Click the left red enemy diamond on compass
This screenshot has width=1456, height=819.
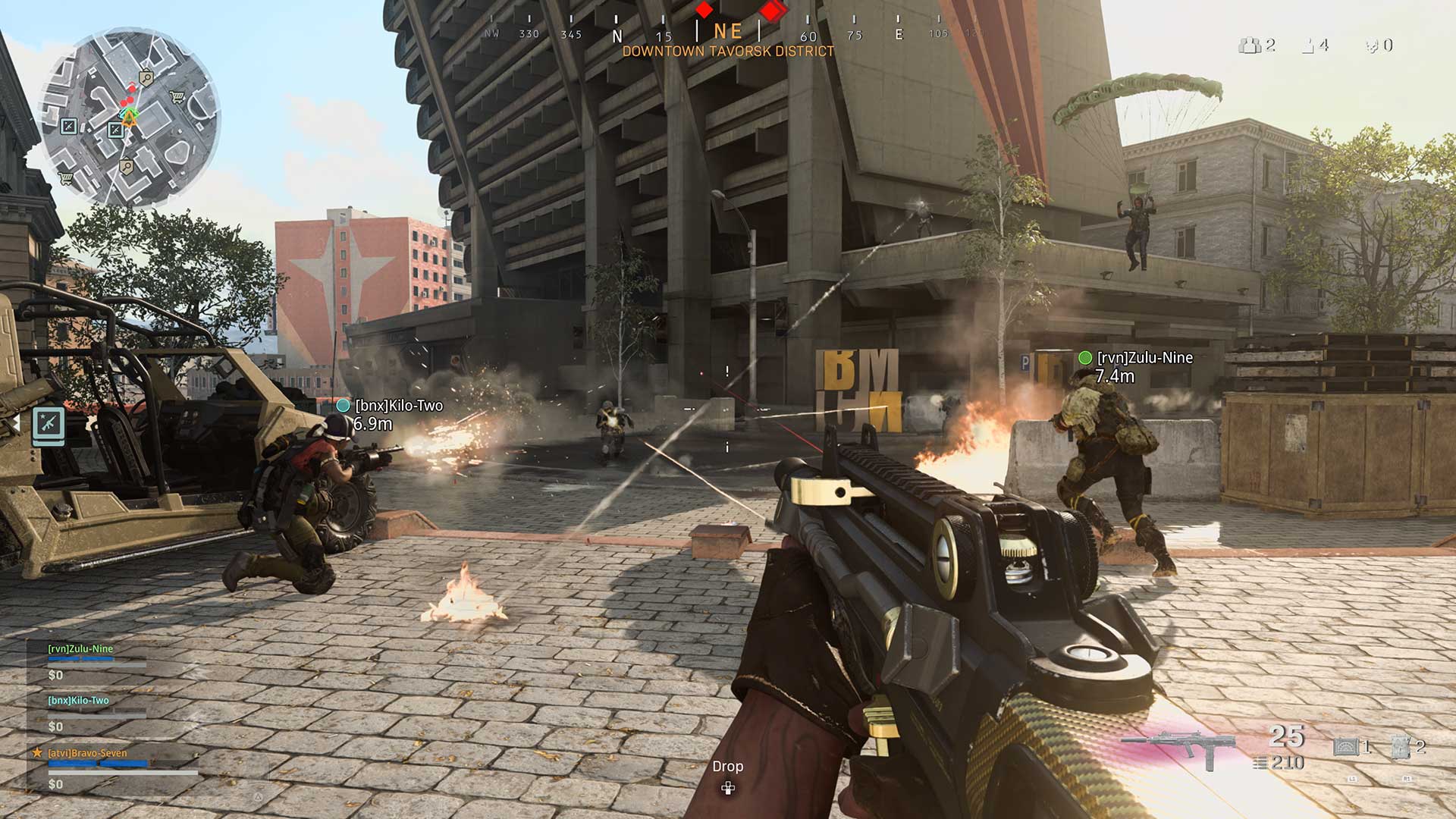tap(705, 11)
